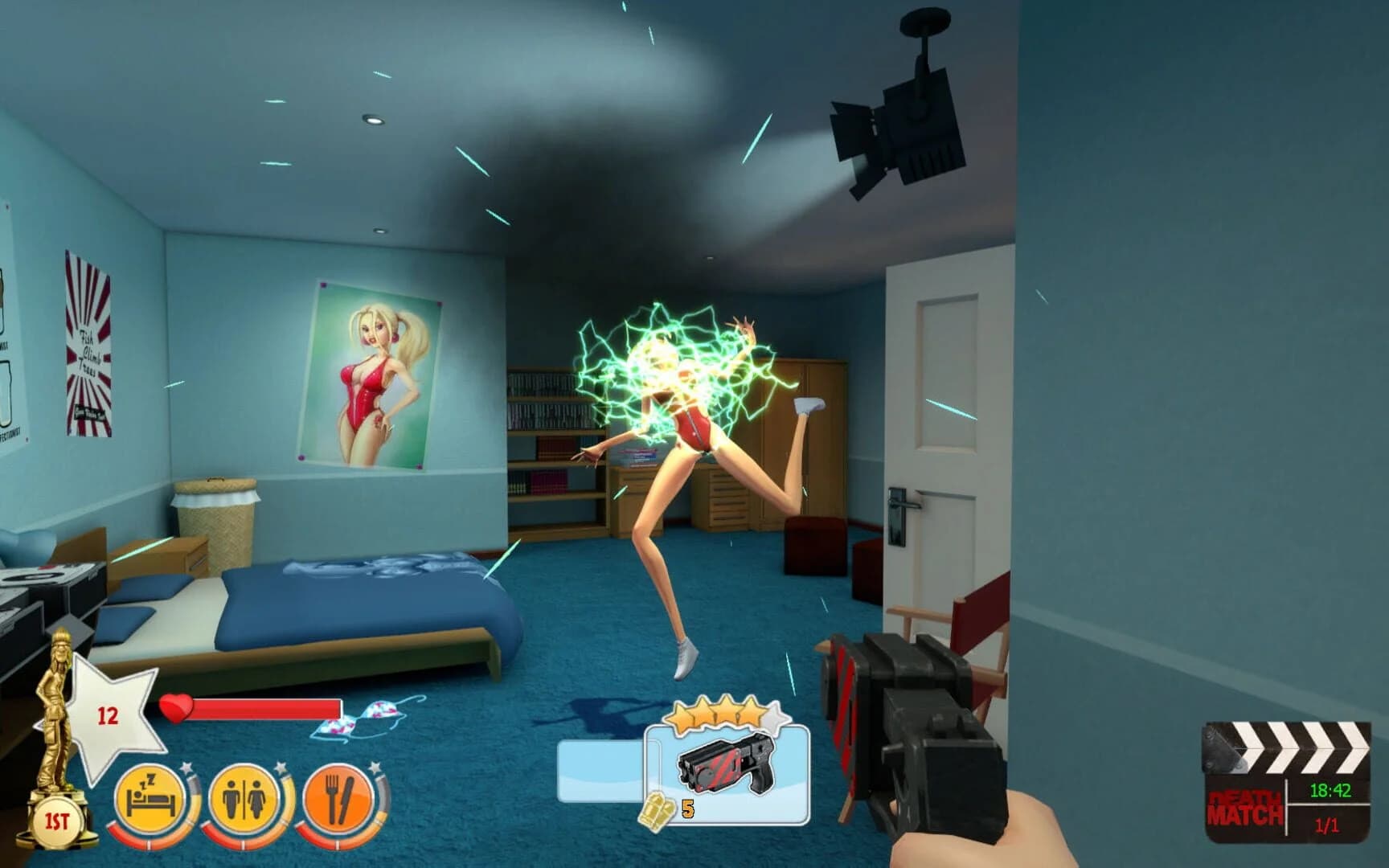Toggle the fourth empty weapon star

pyautogui.click(x=774, y=713)
